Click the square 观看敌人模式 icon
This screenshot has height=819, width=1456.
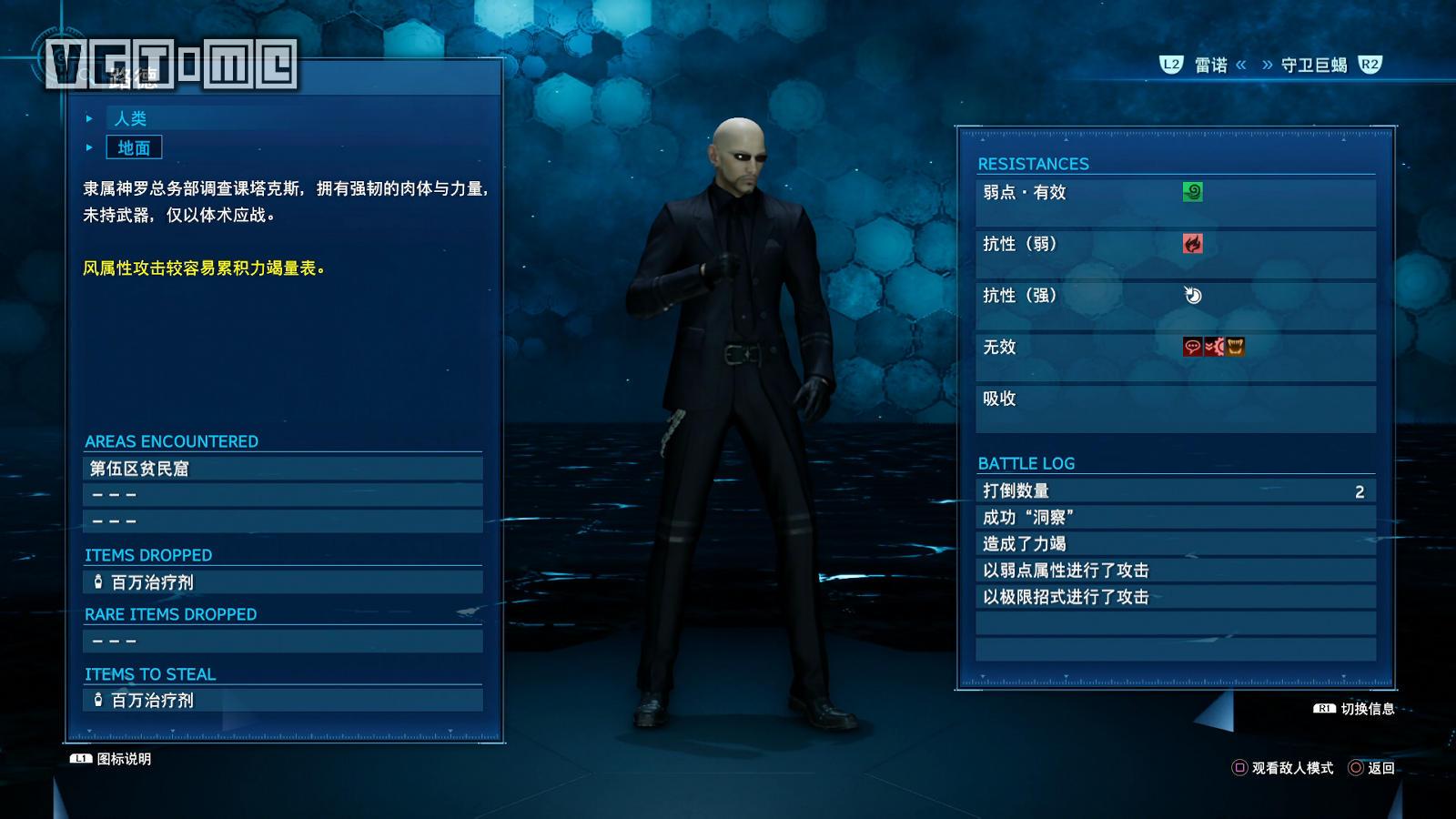click(x=1240, y=767)
